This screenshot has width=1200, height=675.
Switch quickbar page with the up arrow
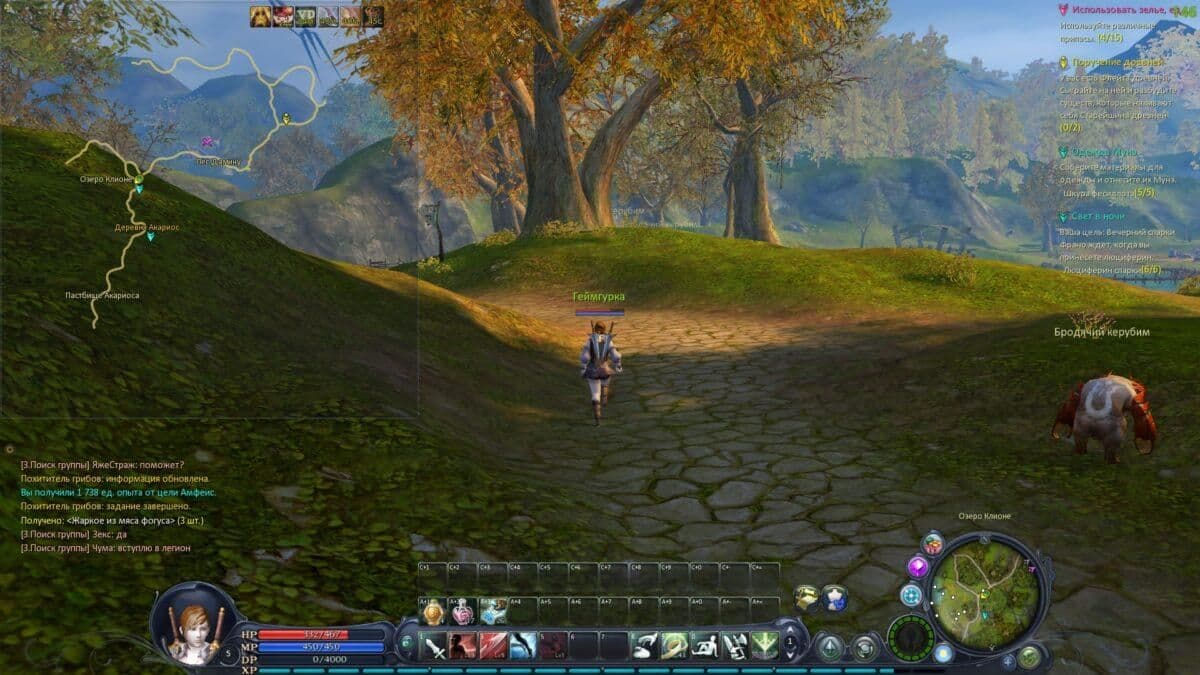pyautogui.click(x=791, y=630)
